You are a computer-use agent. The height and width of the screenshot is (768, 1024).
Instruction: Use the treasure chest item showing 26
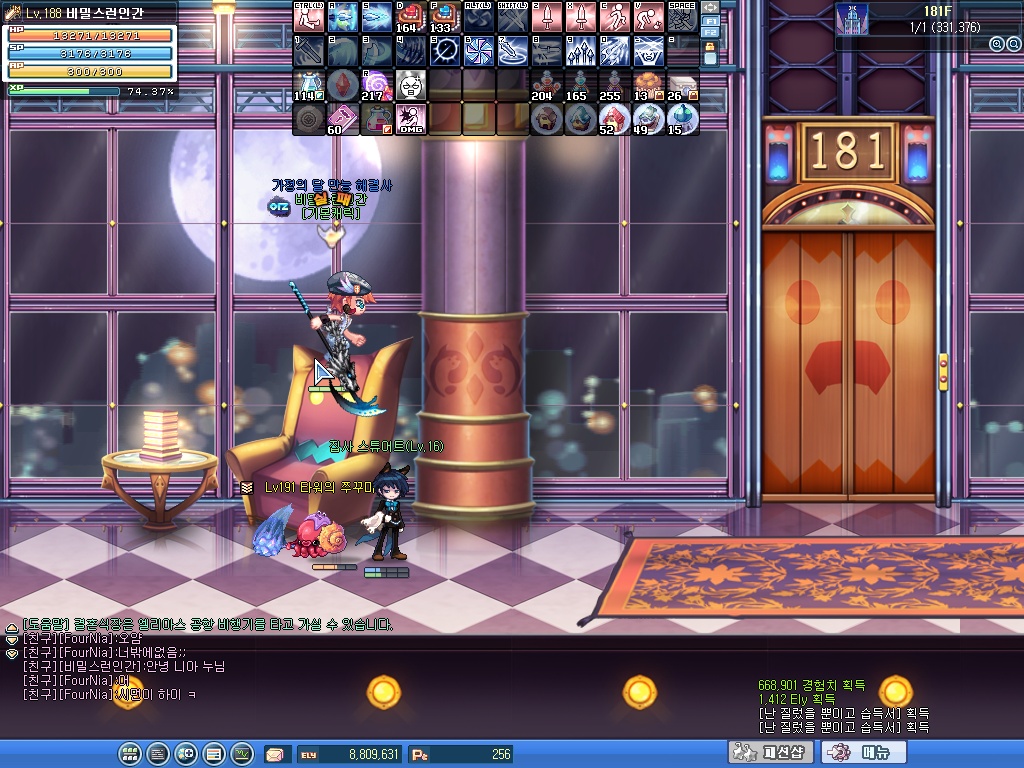(682, 85)
